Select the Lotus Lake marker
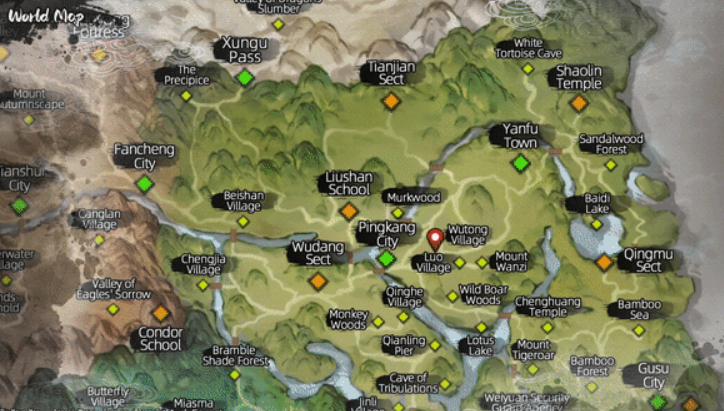 pos(481,327)
